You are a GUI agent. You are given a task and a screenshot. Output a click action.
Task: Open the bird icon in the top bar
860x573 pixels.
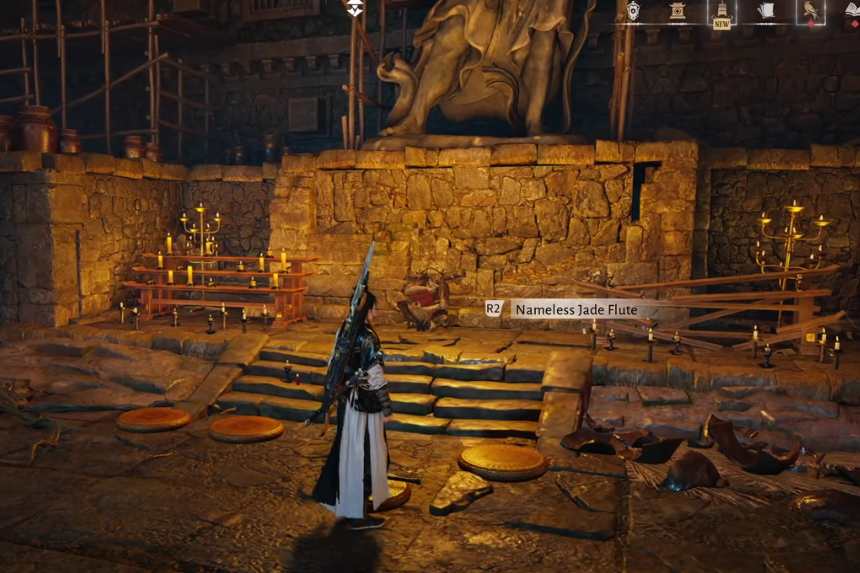point(810,11)
